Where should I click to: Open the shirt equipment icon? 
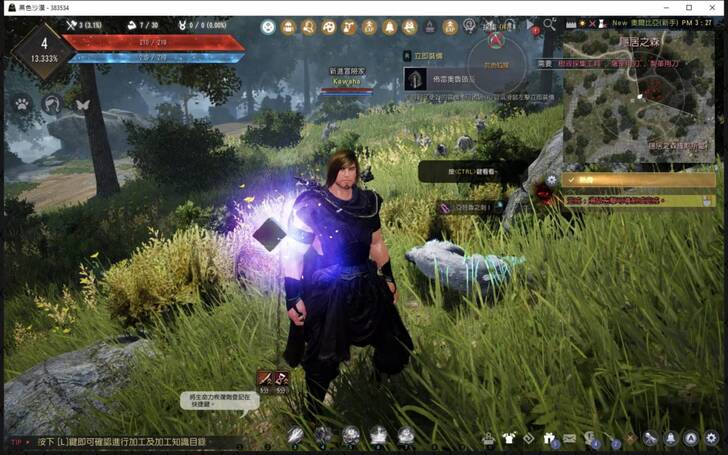point(508,438)
